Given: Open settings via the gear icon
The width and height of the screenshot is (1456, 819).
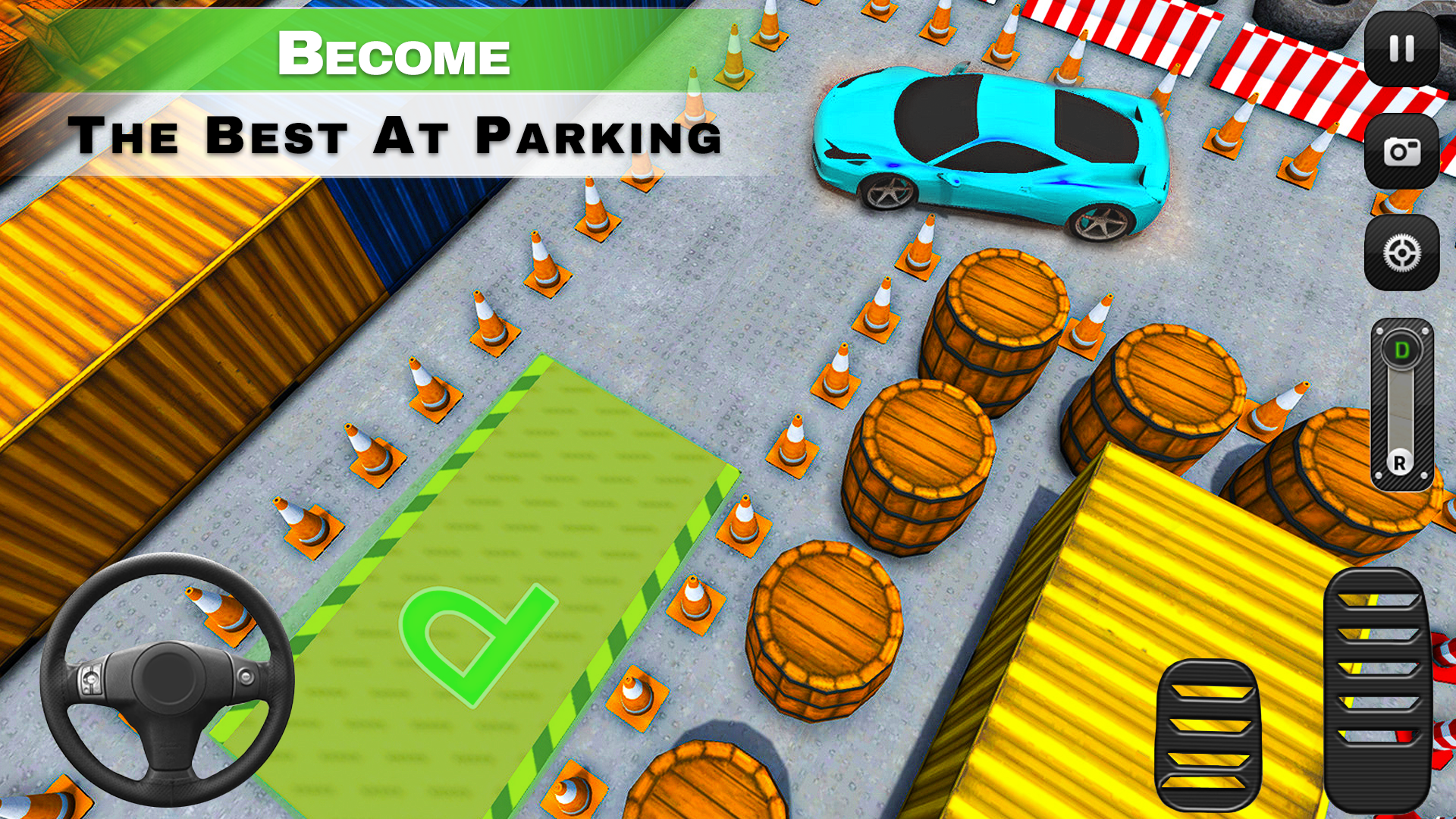Looking at the screenshot, I should (1404, 254).
